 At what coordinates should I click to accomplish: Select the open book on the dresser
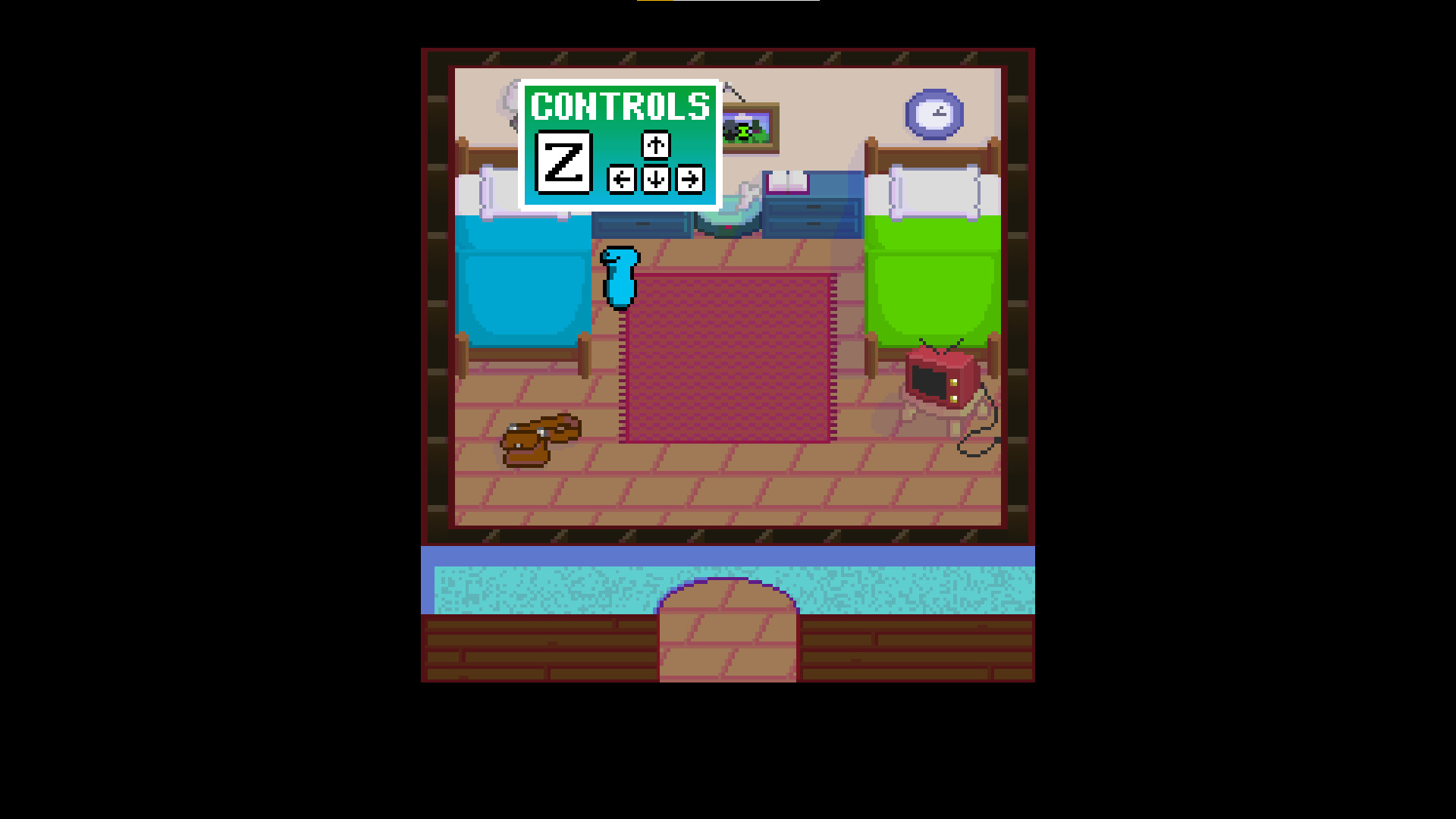click(x=789, y=182)
